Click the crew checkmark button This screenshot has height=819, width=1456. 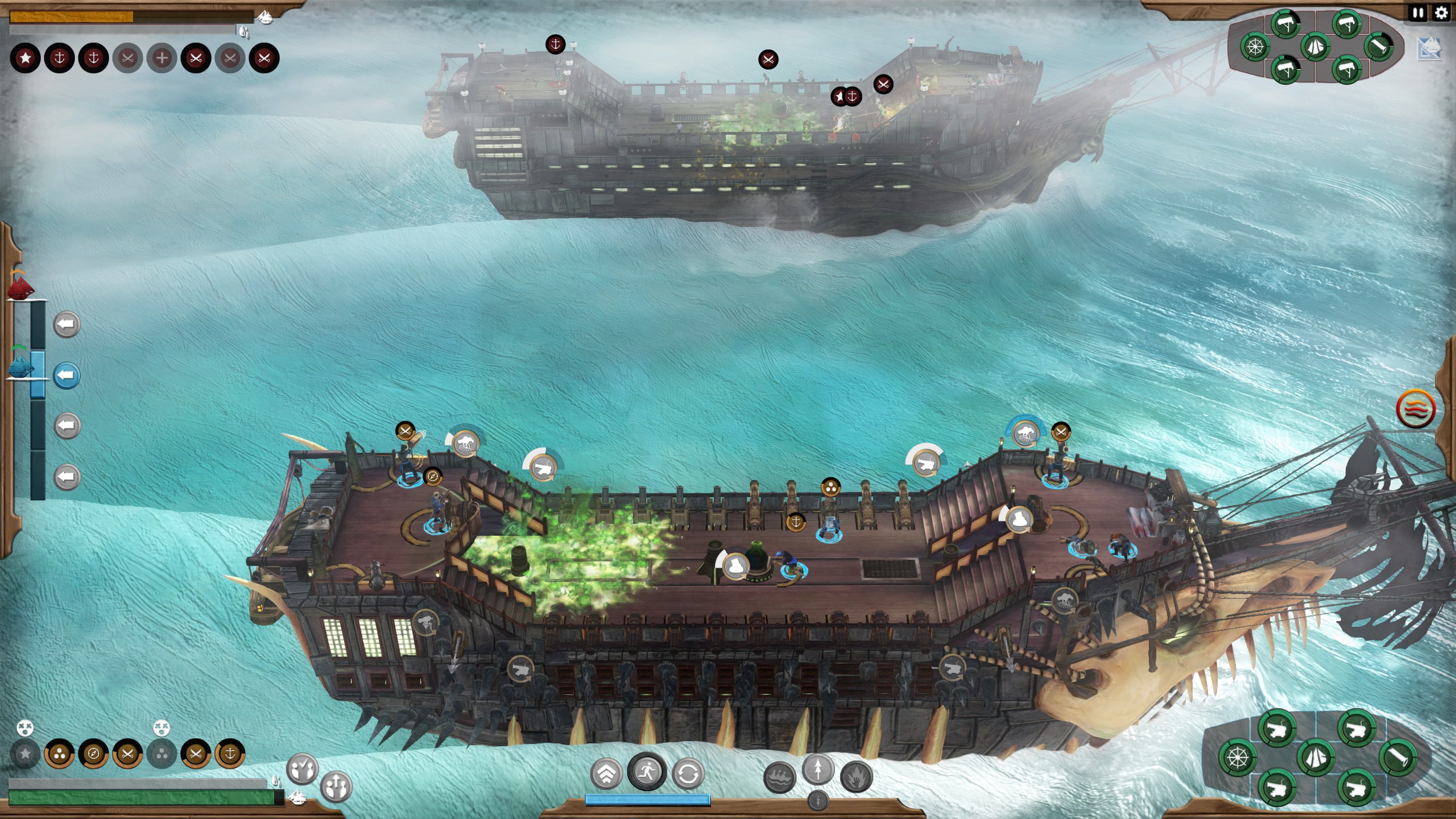[303, 770]
